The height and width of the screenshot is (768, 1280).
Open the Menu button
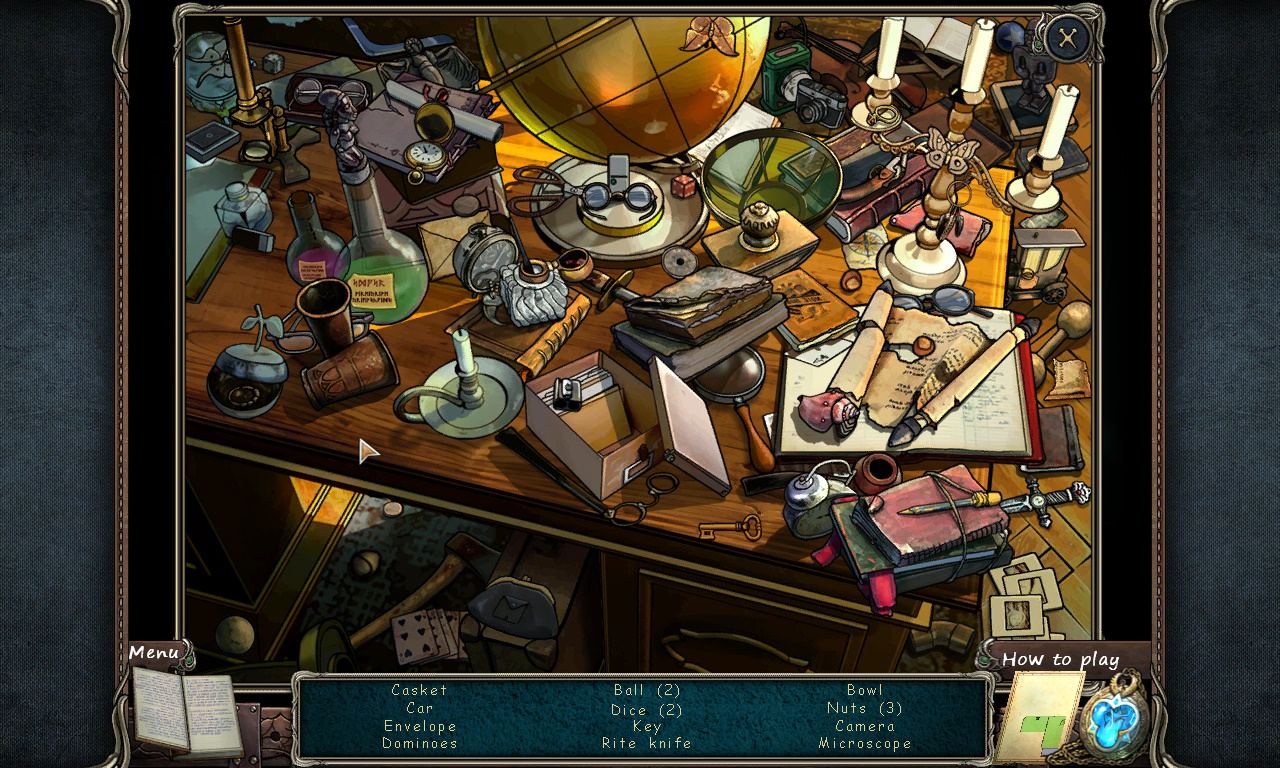(154, 653)
